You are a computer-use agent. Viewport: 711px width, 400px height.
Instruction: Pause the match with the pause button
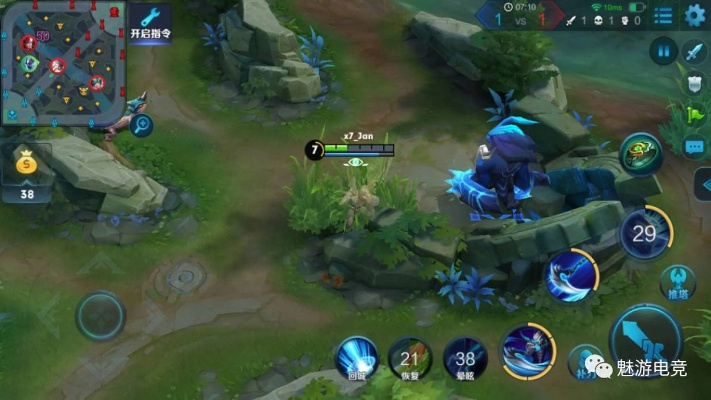pos(663,51)
